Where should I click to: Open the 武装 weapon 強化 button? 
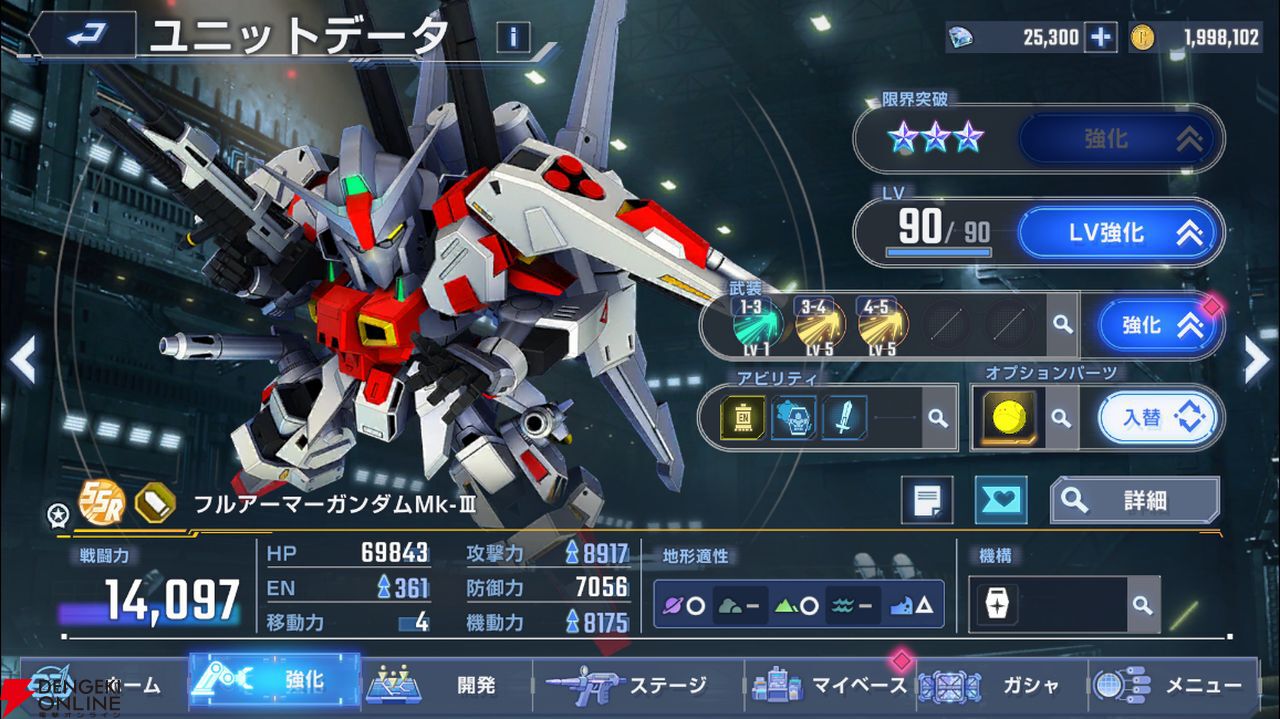pos(1159,325)
